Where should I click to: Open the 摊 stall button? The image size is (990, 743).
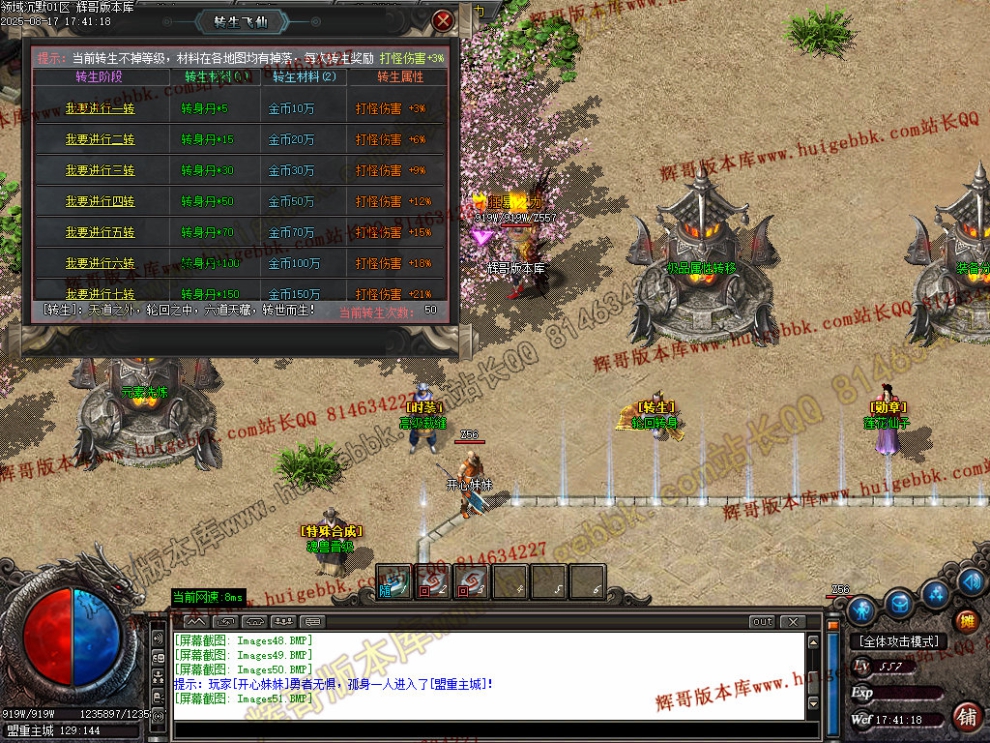point(966,620)
